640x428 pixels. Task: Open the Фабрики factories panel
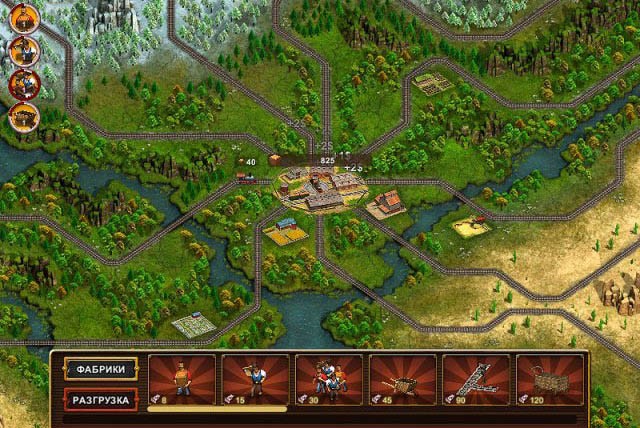click(101, 369)
